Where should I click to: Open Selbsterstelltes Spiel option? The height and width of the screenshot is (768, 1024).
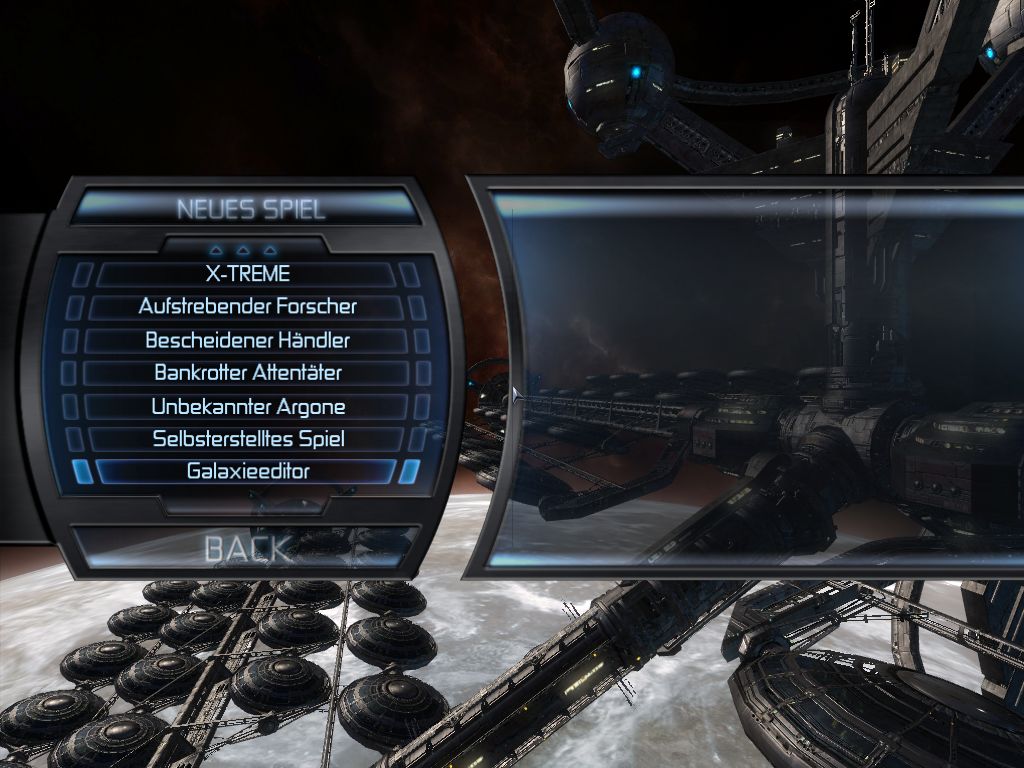coord(247,438)
